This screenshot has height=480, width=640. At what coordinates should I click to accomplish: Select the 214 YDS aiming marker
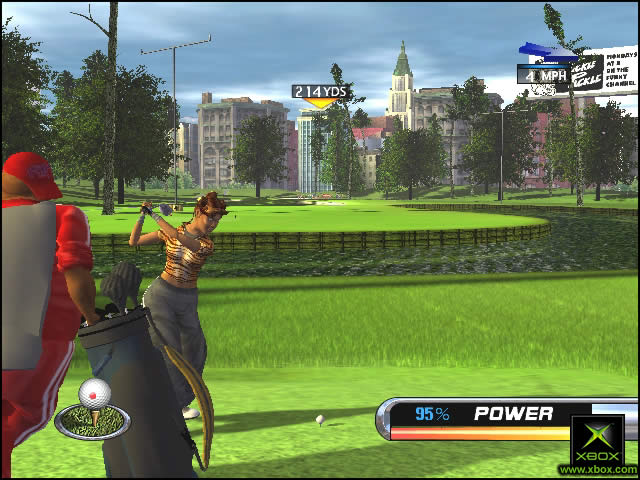pos(320,93)
